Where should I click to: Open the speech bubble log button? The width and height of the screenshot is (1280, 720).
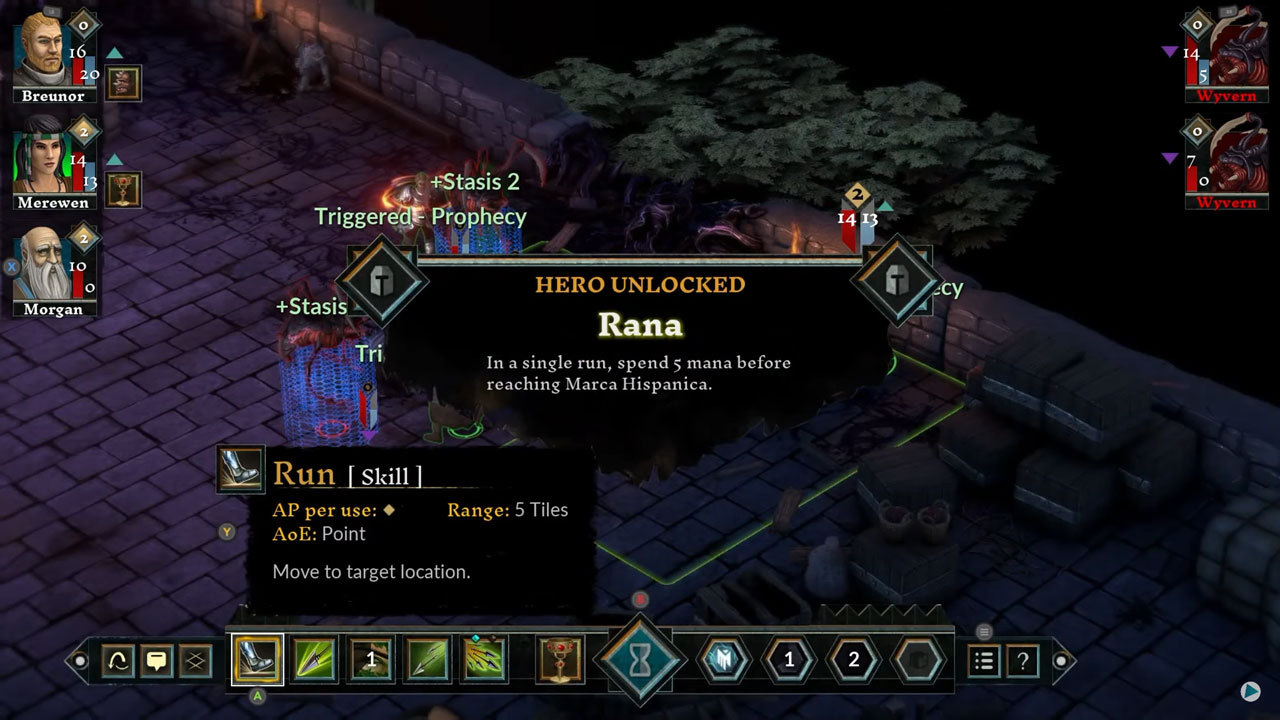coord(157,661)
